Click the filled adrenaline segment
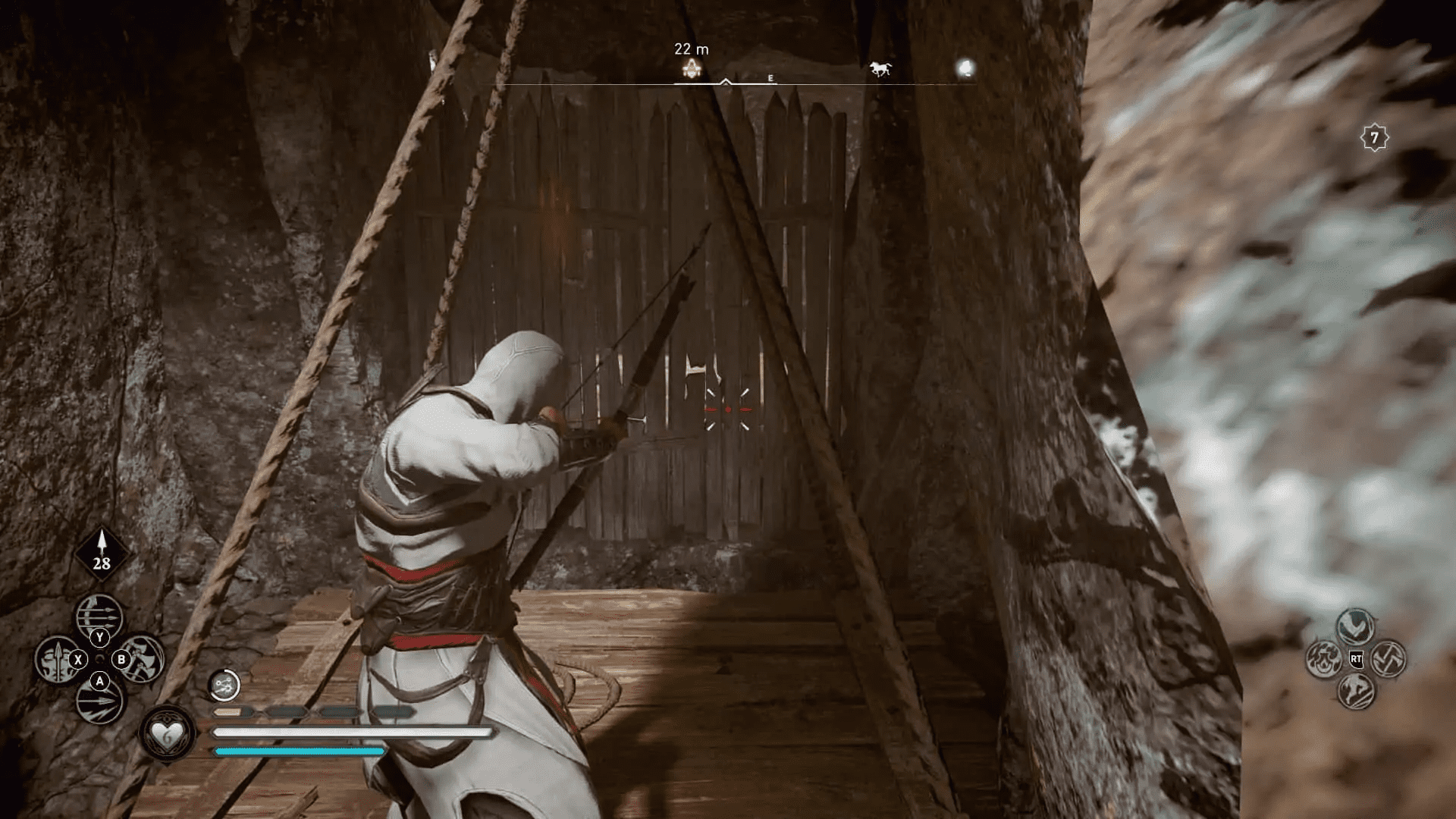The image size is (1456, 819). point(227,714)
